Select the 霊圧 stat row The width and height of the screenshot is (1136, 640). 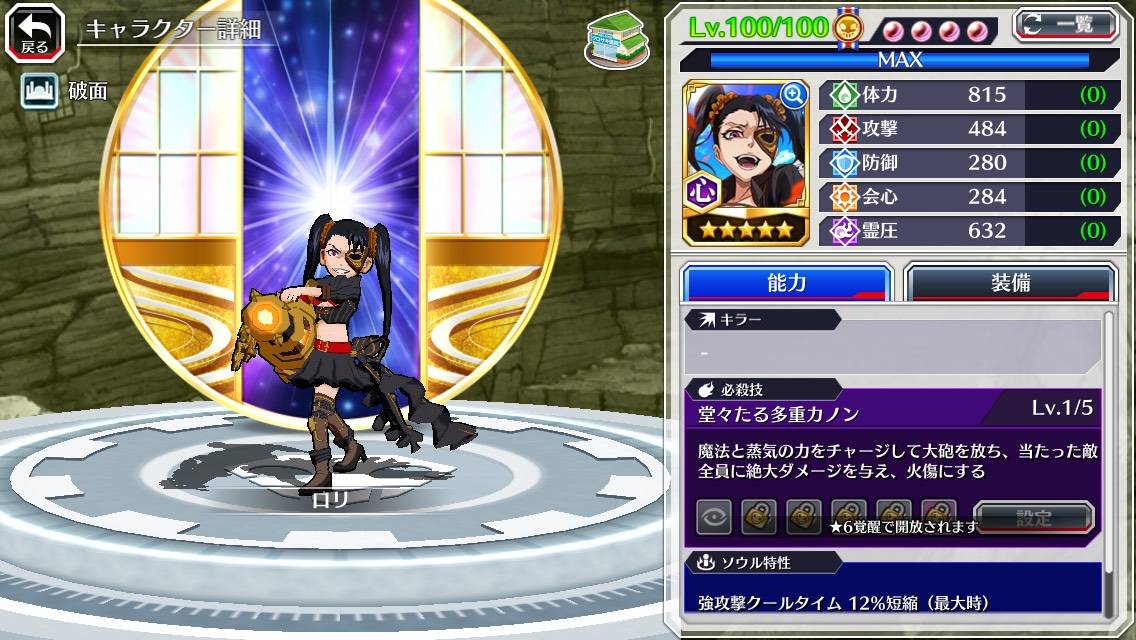pyautogui.click(x=968, y=230)
